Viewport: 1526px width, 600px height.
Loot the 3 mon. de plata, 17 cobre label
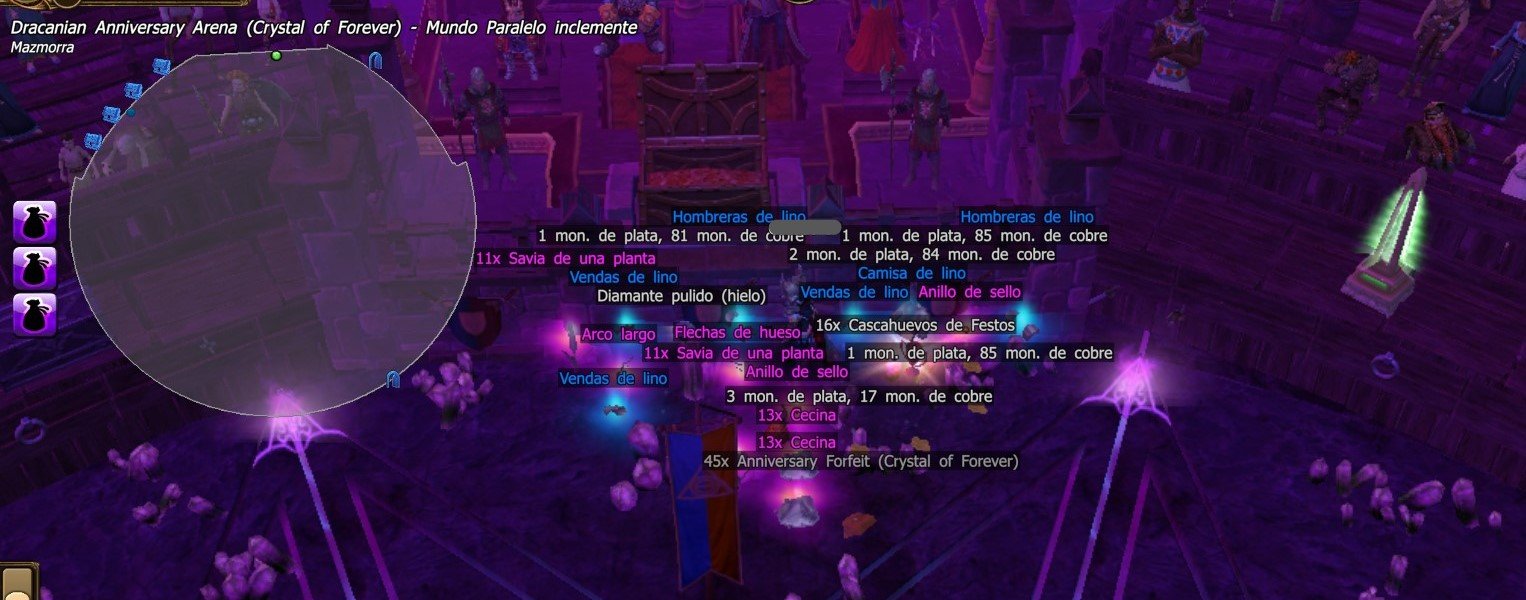(x=859, y=396)
